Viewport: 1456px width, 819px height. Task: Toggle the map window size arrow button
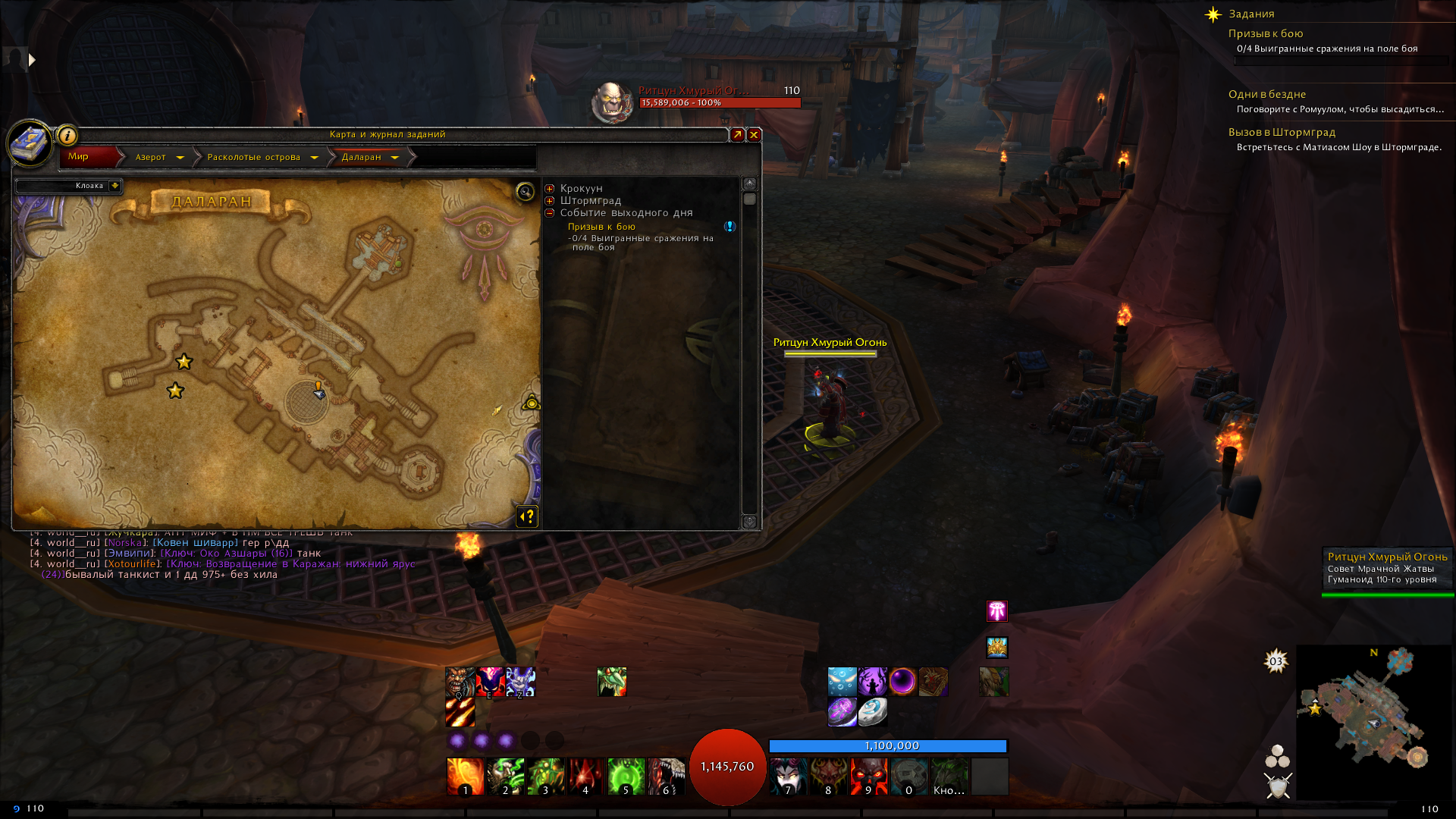(x=737, y=135)
